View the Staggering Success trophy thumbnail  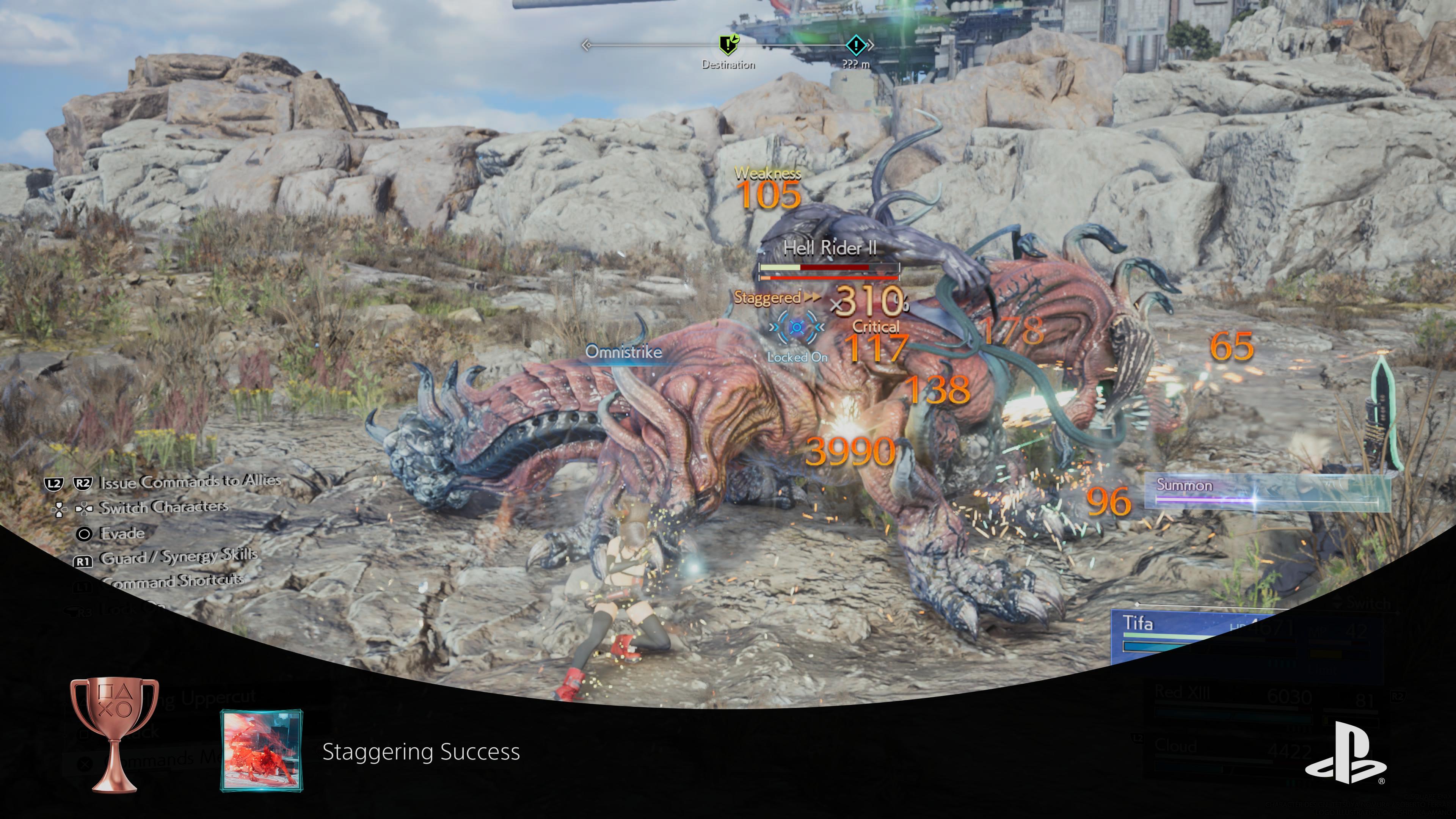point(261,751)
